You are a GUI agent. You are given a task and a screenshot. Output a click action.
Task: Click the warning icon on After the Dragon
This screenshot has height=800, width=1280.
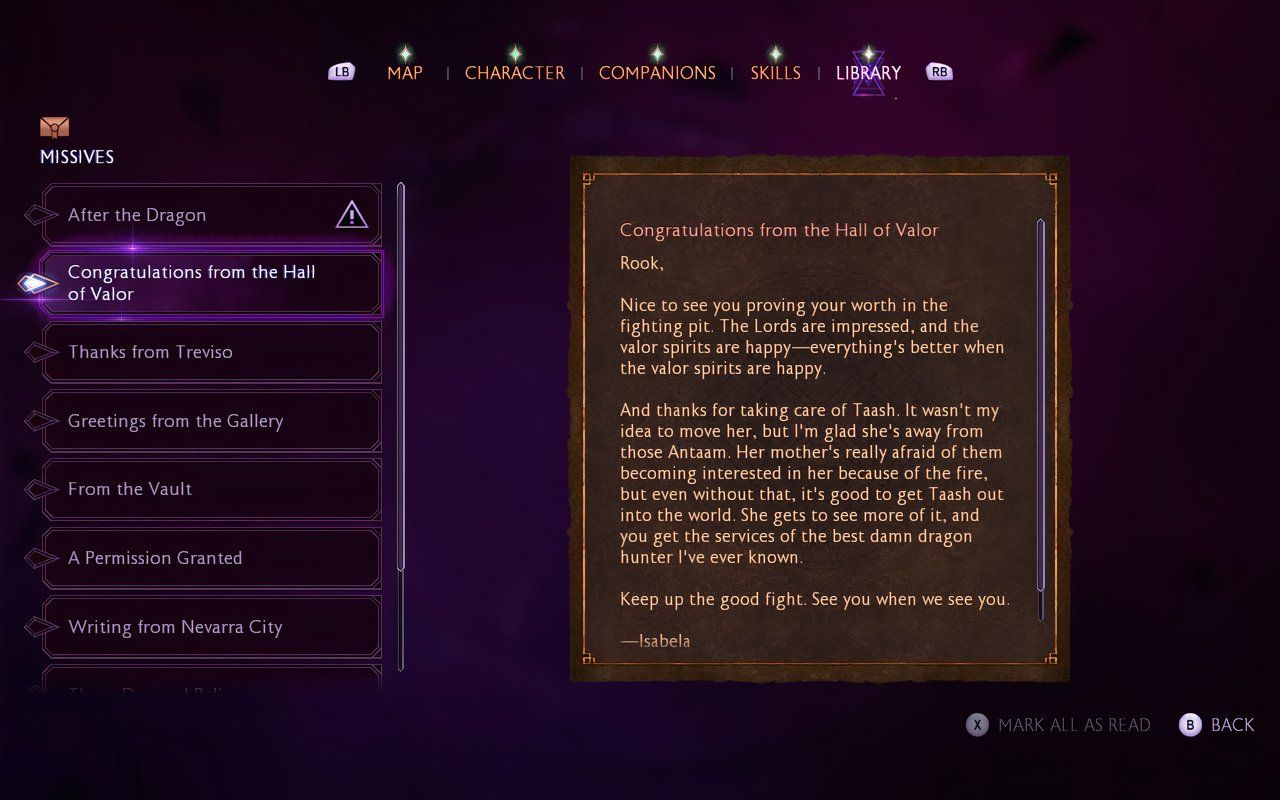pyautogui.click(x=352, y=213)
